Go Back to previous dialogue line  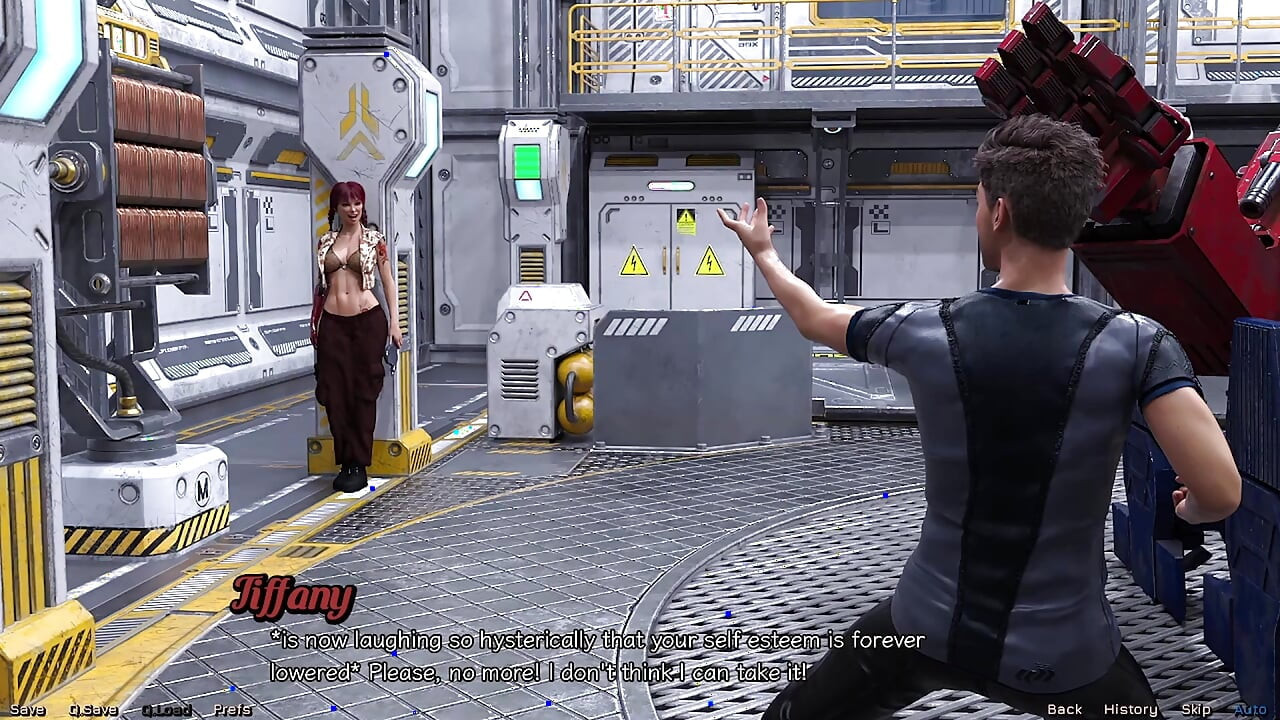pos(1064,709)
